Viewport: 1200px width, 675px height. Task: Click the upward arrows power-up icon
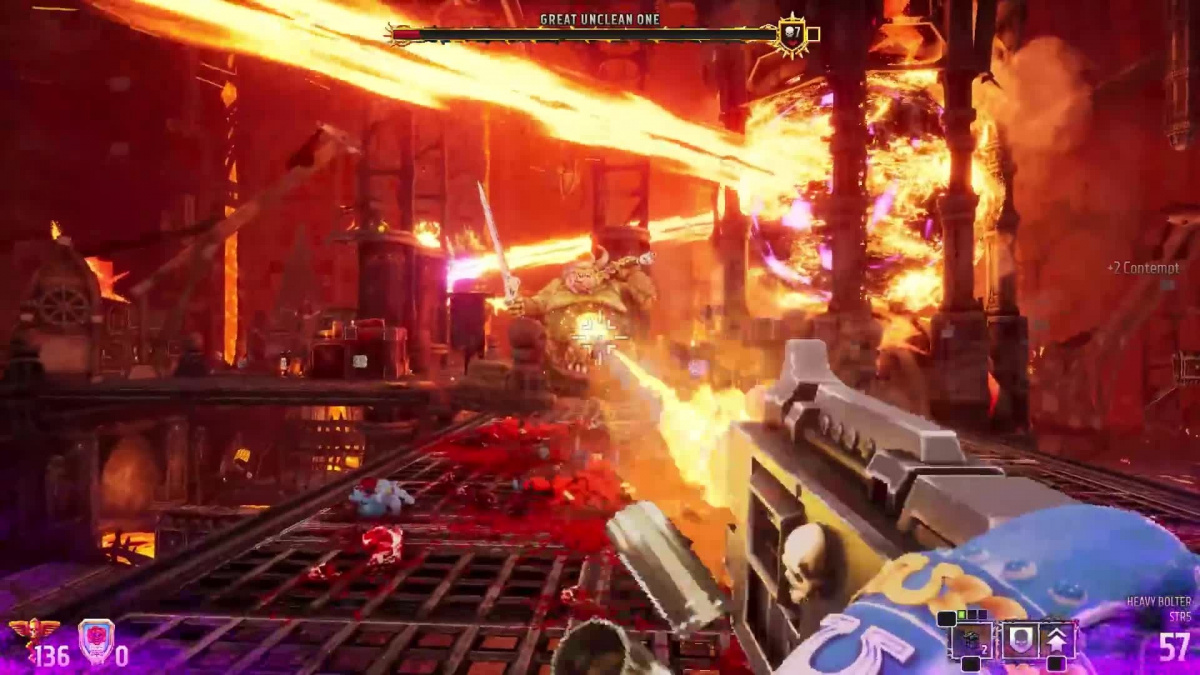click(x=1056, y=640)
